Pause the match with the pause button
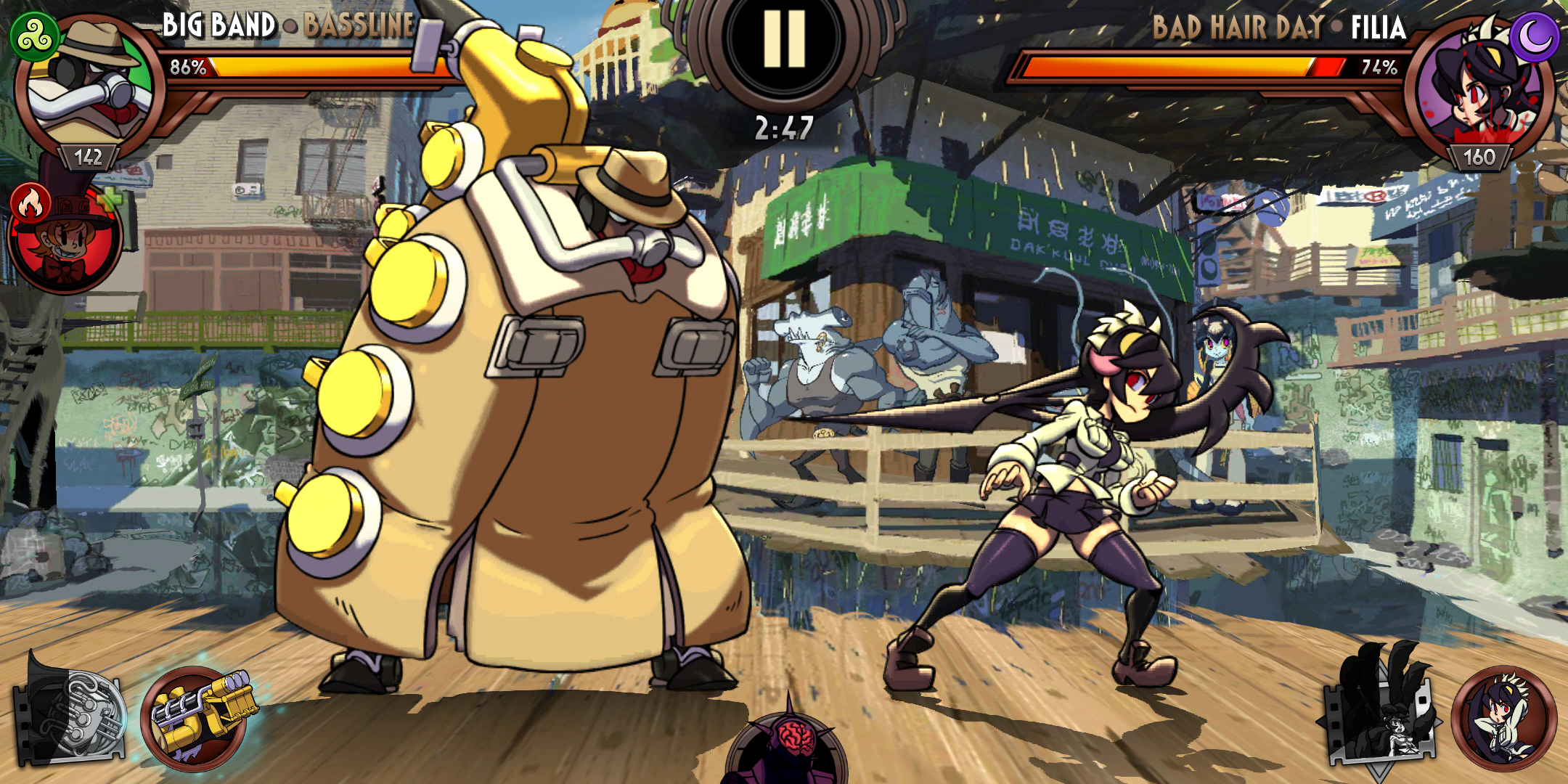Screen dimensions: 1568x784 click(784, 40)
